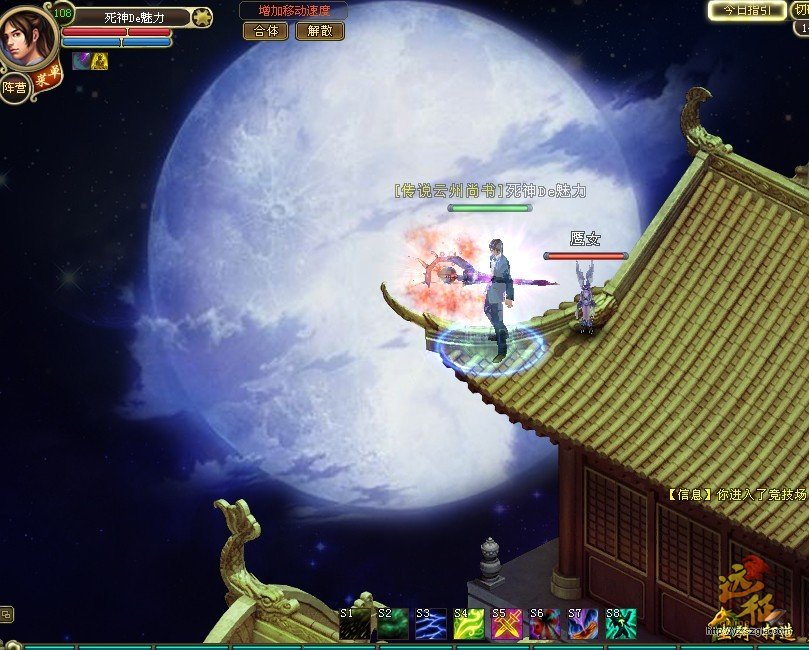Screen dimensions: 809x650
Task: Cast the S7 blue wings skill
Action: click(582, 624)
